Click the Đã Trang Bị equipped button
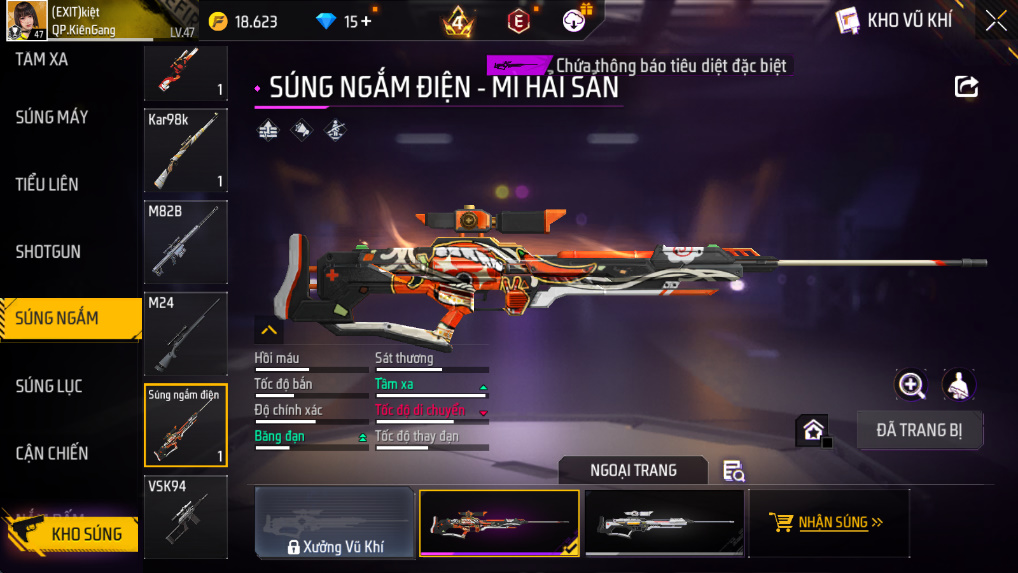The width and height of the screenshot is (1018, 573). tap(920, 430)
